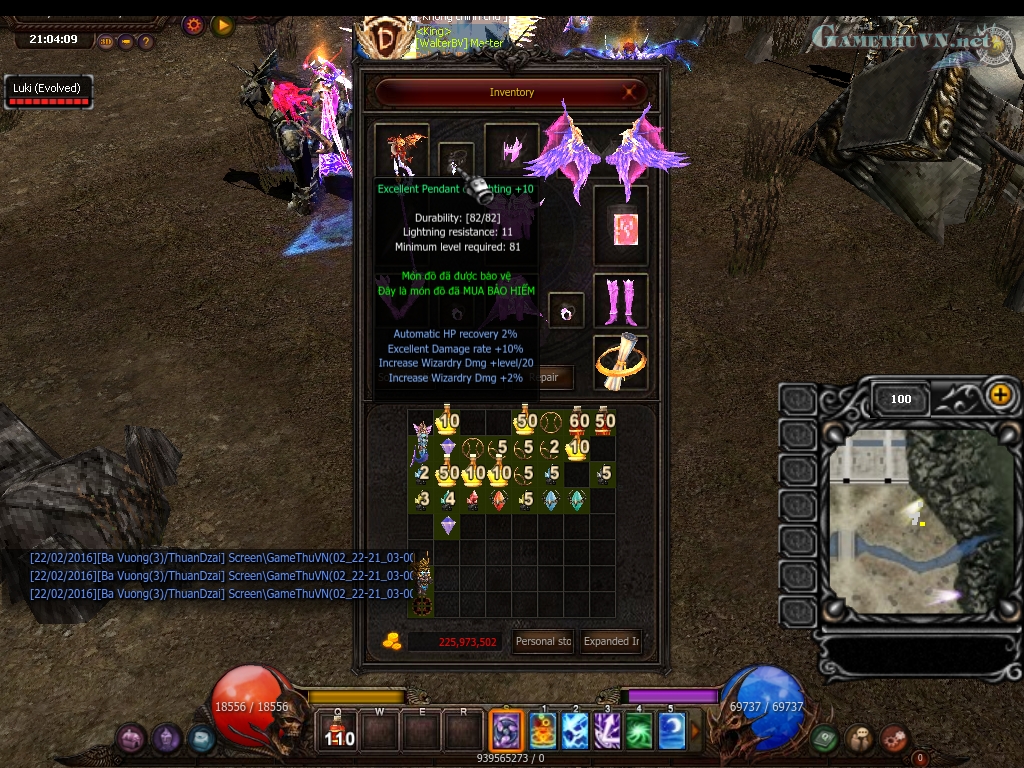Expand the skill bar with orange arrow
This screenshot has height=768, width=1024.
(x=696, y=731)
